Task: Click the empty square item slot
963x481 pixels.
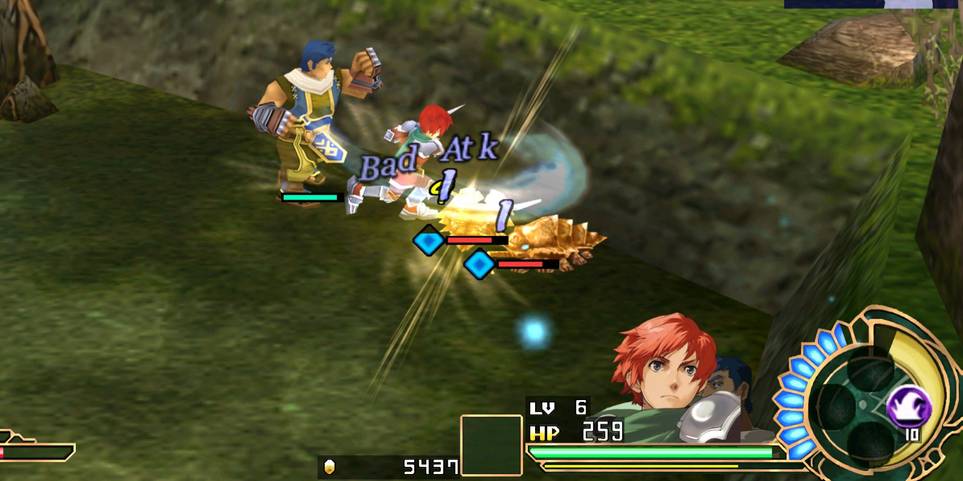Action: [x=491, y=445]
